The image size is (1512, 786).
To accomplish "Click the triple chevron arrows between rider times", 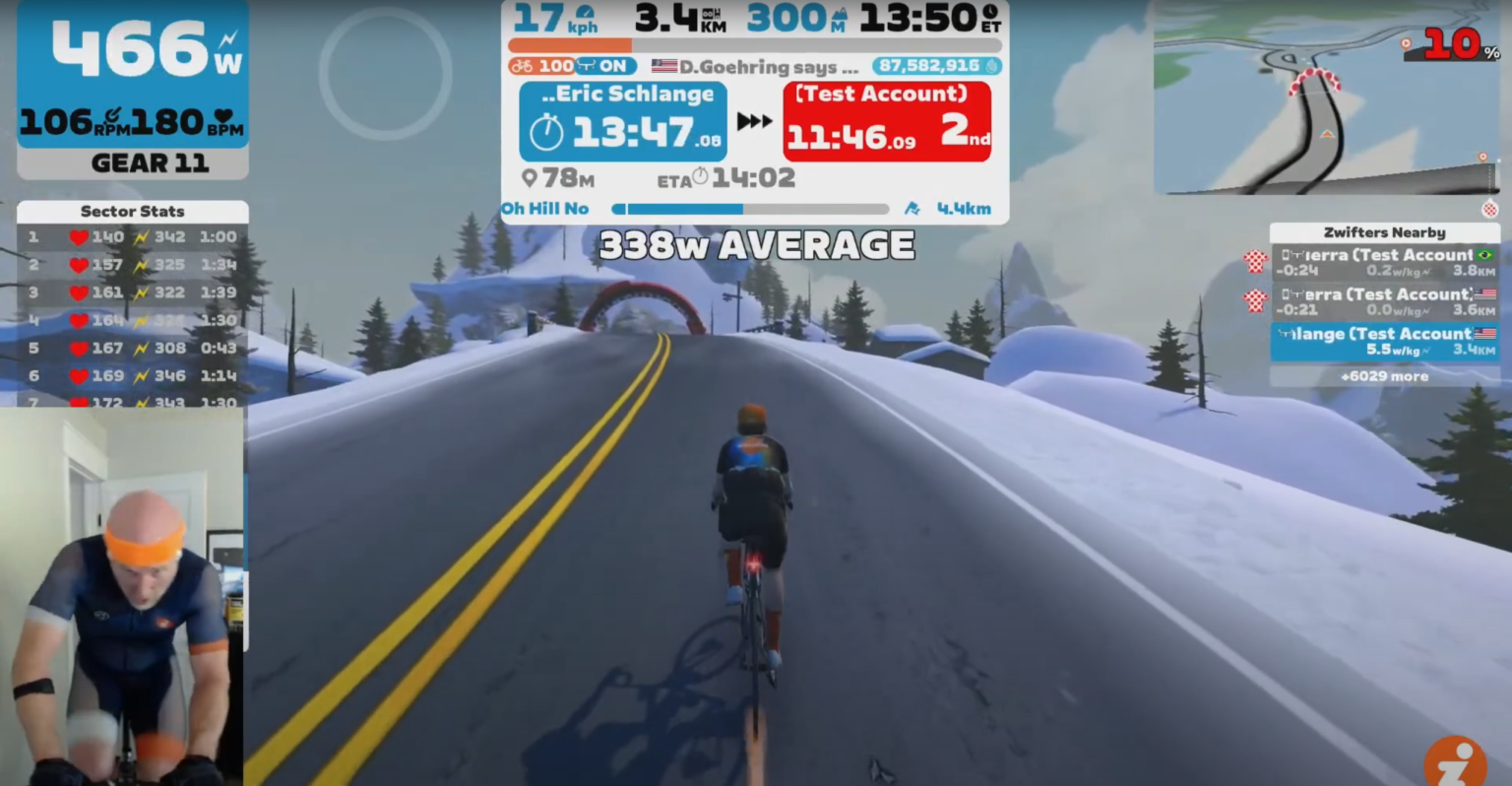I will 754,121.
